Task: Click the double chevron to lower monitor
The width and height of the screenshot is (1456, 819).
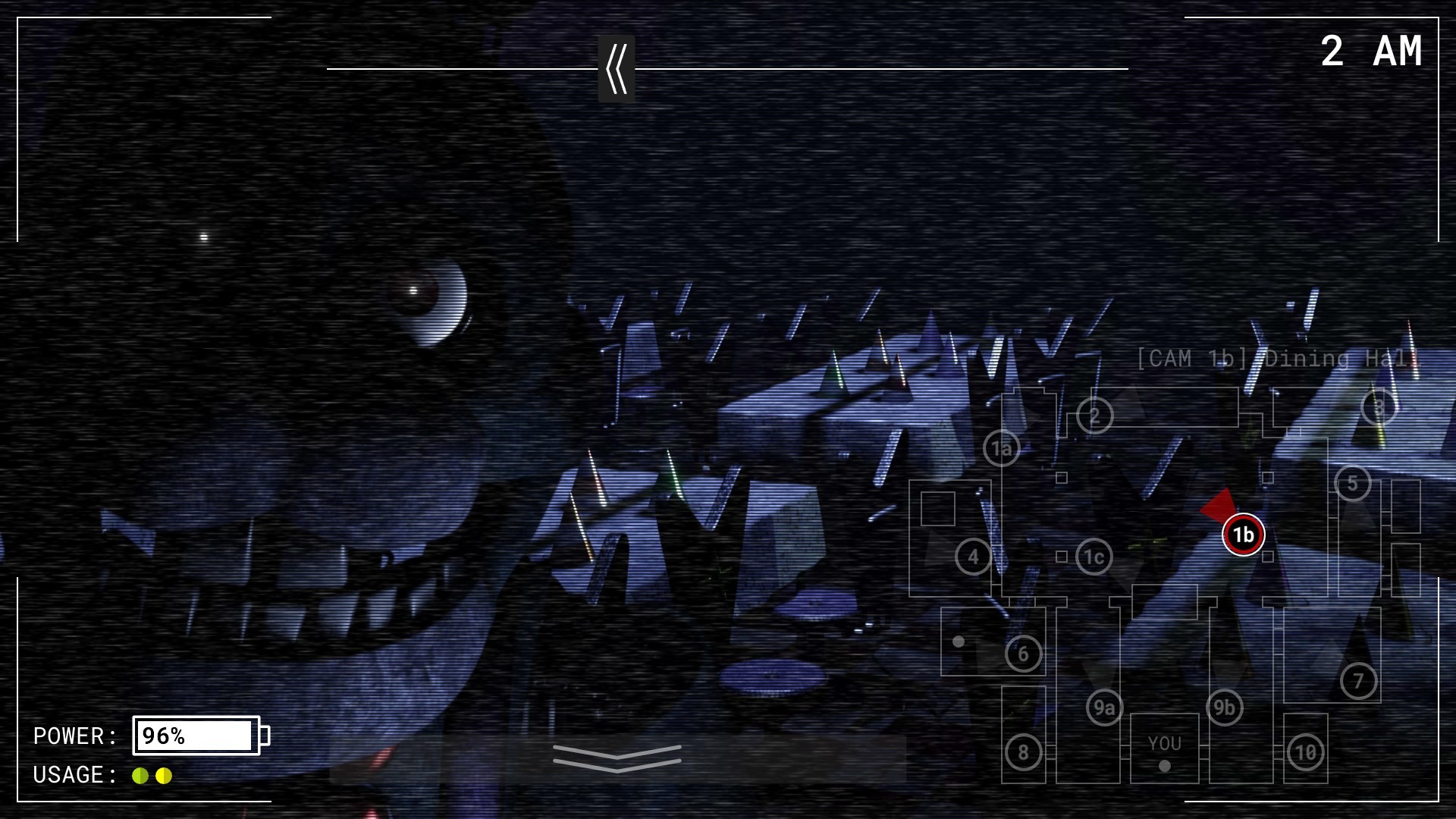Action: (618, 758)
